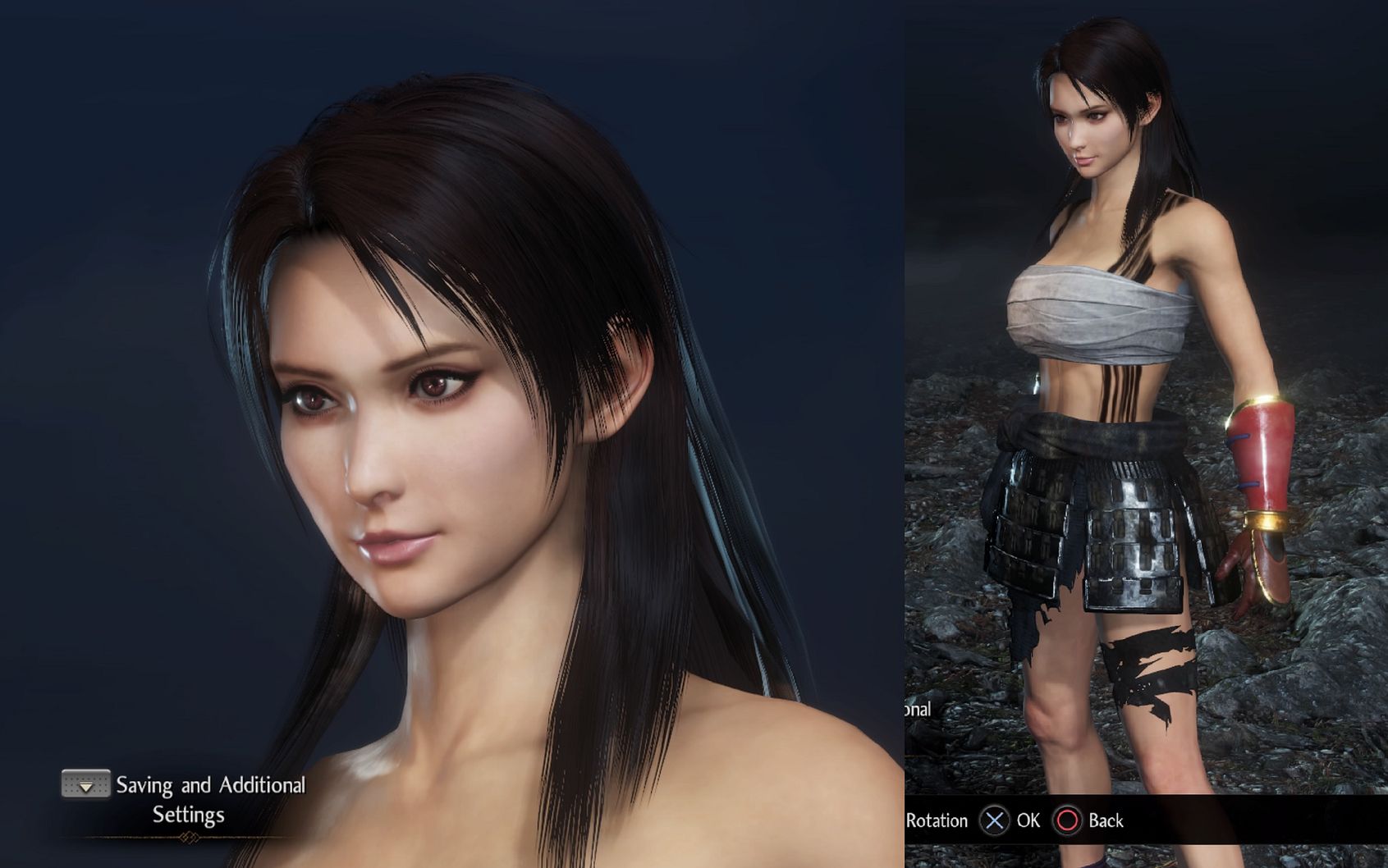The width and height of the screenshot is (1388, 868).
Task: Click the Back text label
Action: tap(1106, 821)
